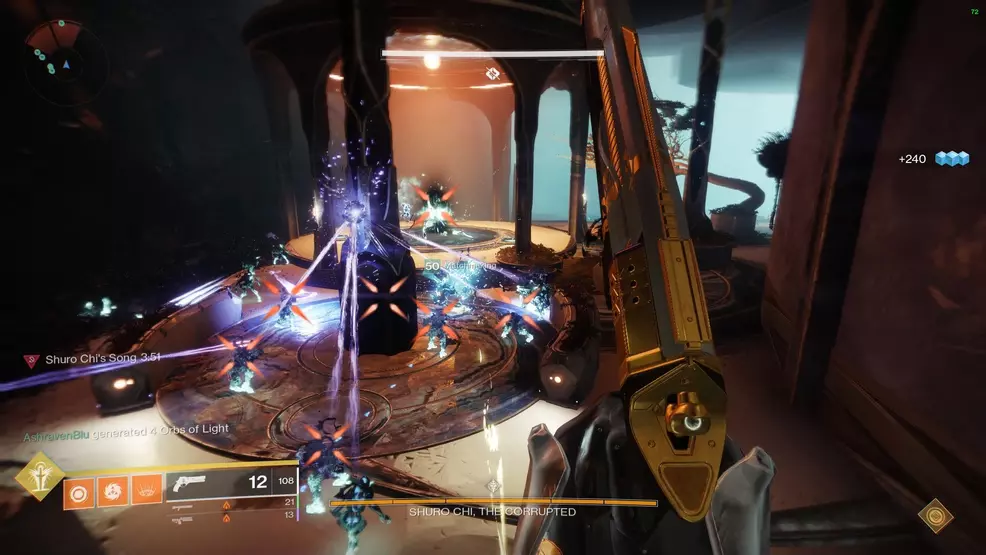The width and height of the screenshot is (986, 555).
Task: Select the orange fan-shaped class ability icon
Action: click(145, 491)
